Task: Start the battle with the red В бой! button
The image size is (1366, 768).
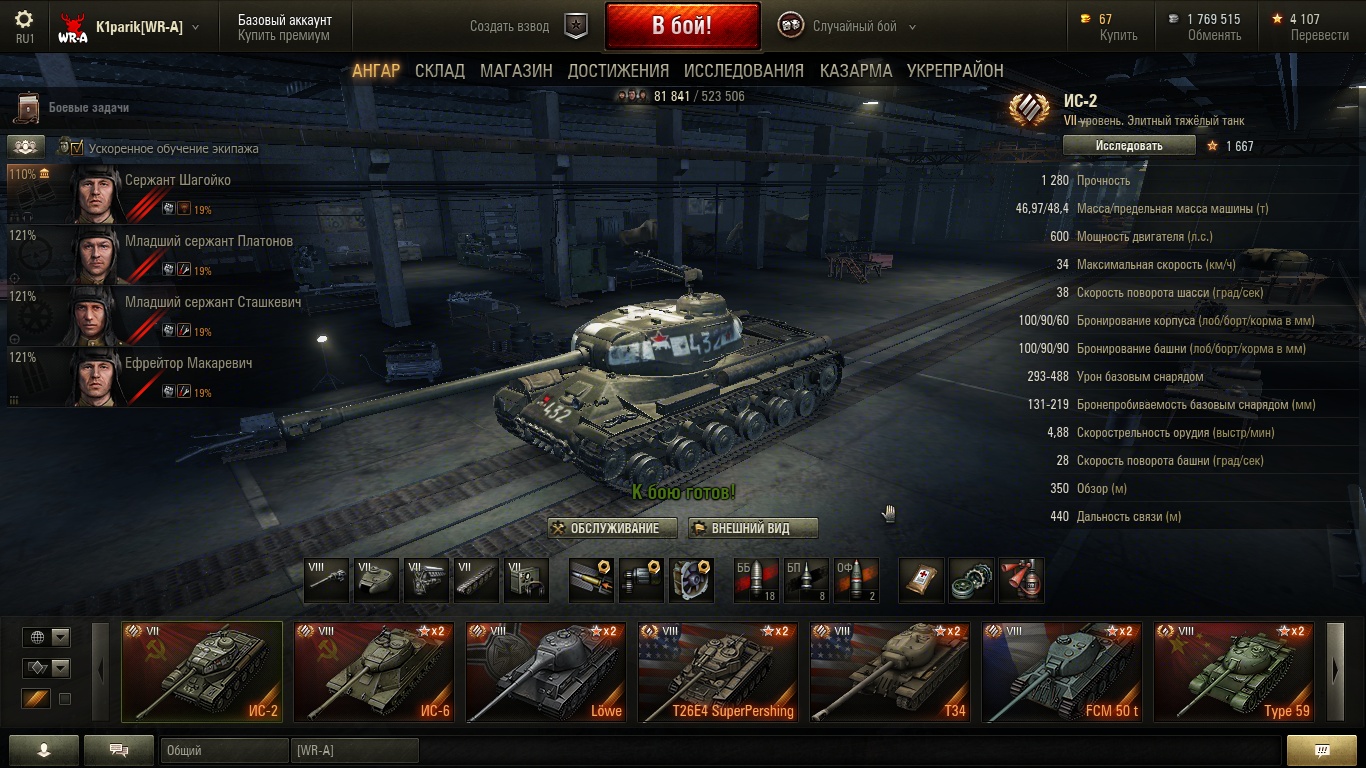Action: (x=682, y=27)
